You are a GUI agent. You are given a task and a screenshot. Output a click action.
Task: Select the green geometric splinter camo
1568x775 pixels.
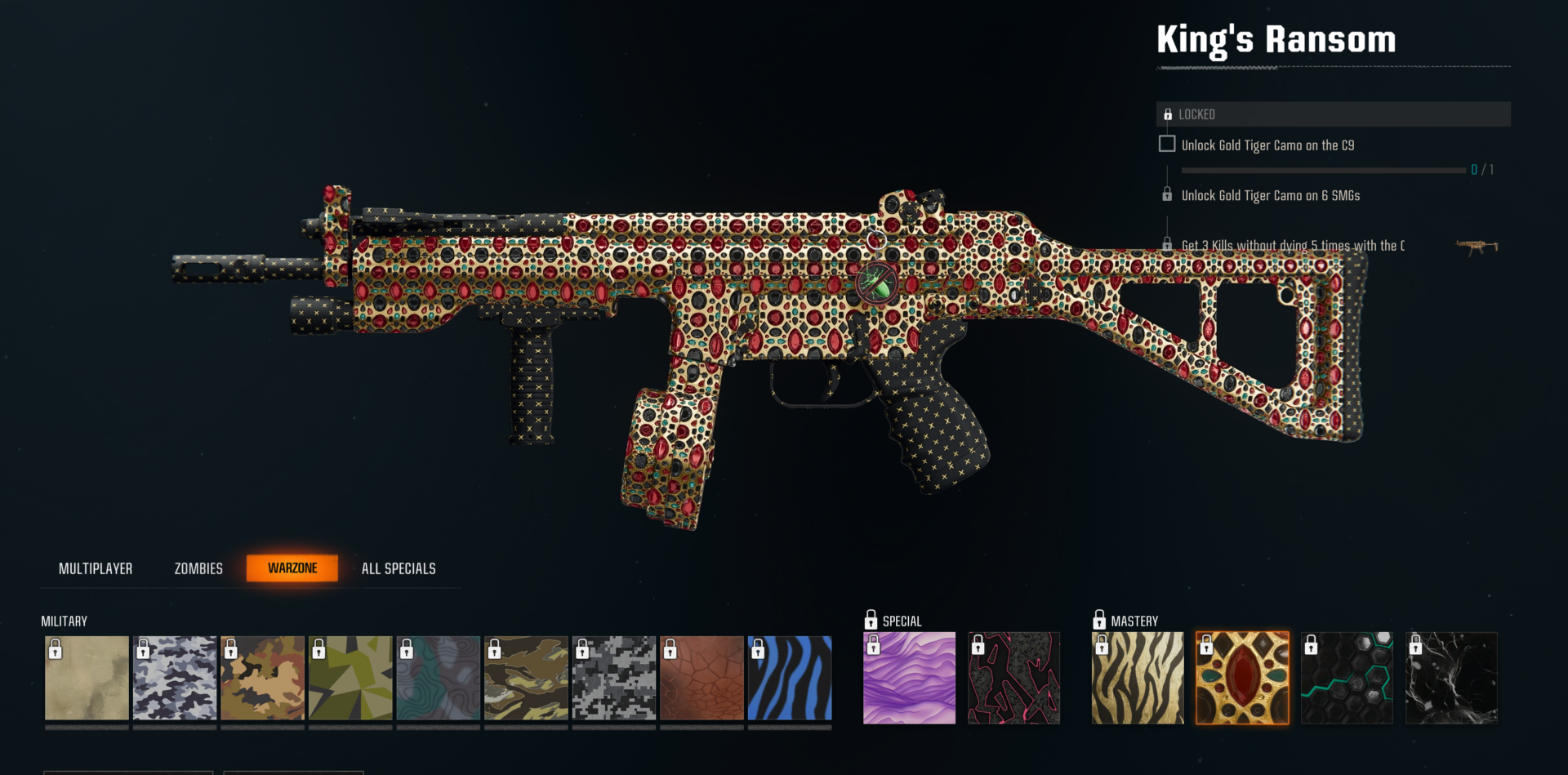[x=350, y=678]
